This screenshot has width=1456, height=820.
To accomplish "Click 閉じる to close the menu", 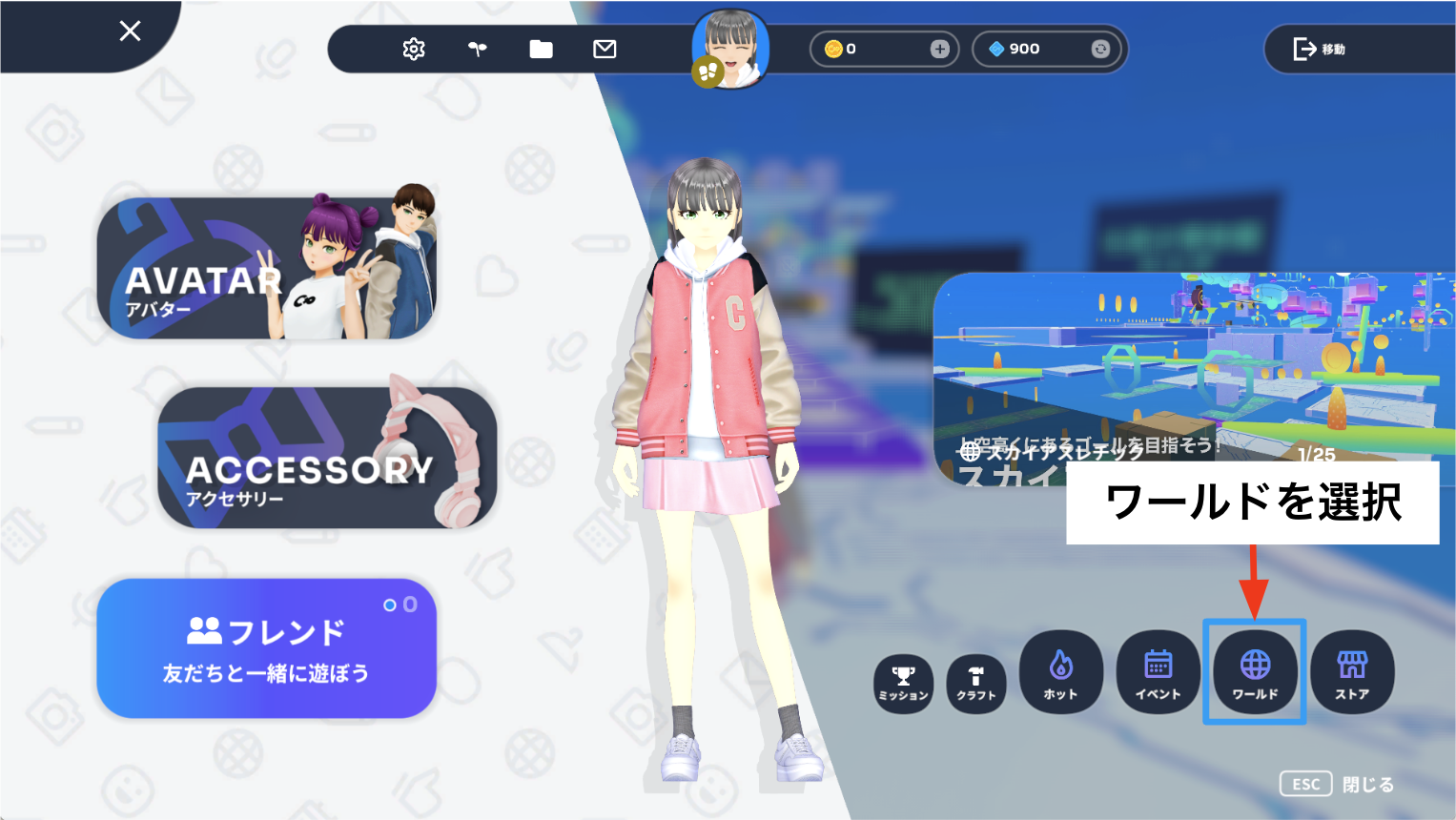I will coord(1367,785).
